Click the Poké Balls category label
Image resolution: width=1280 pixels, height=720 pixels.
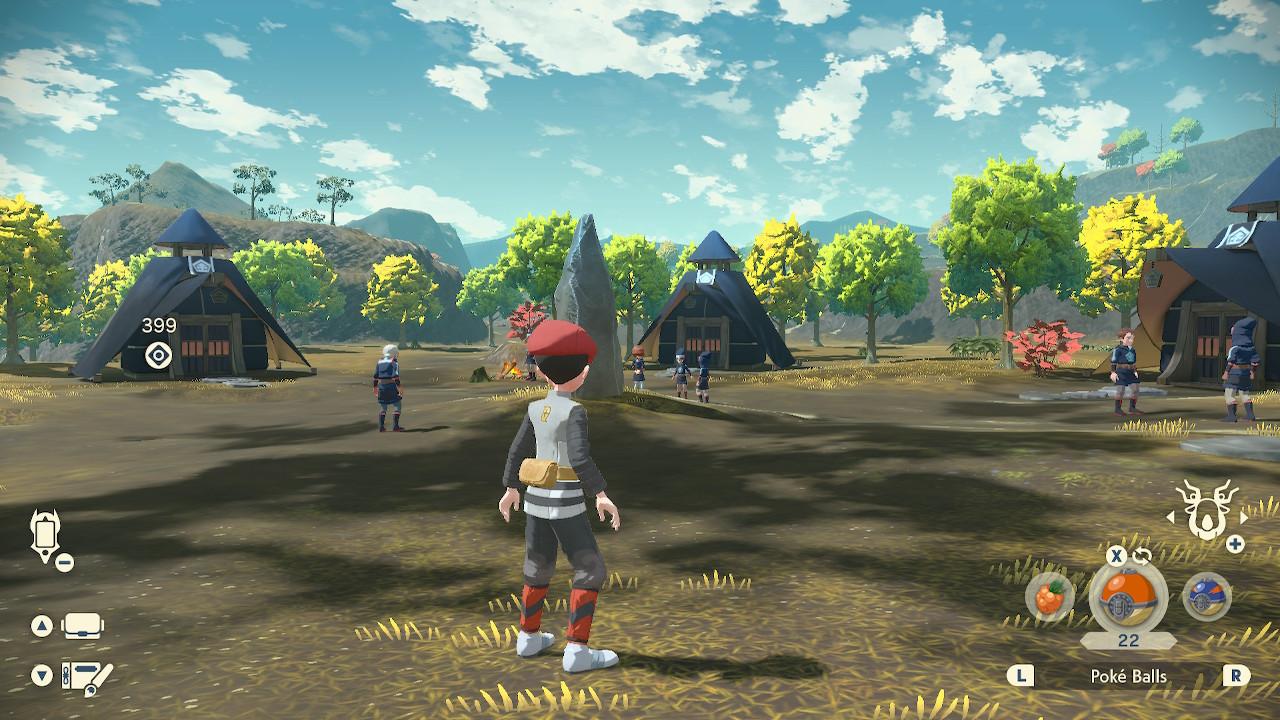[1128, 677]
